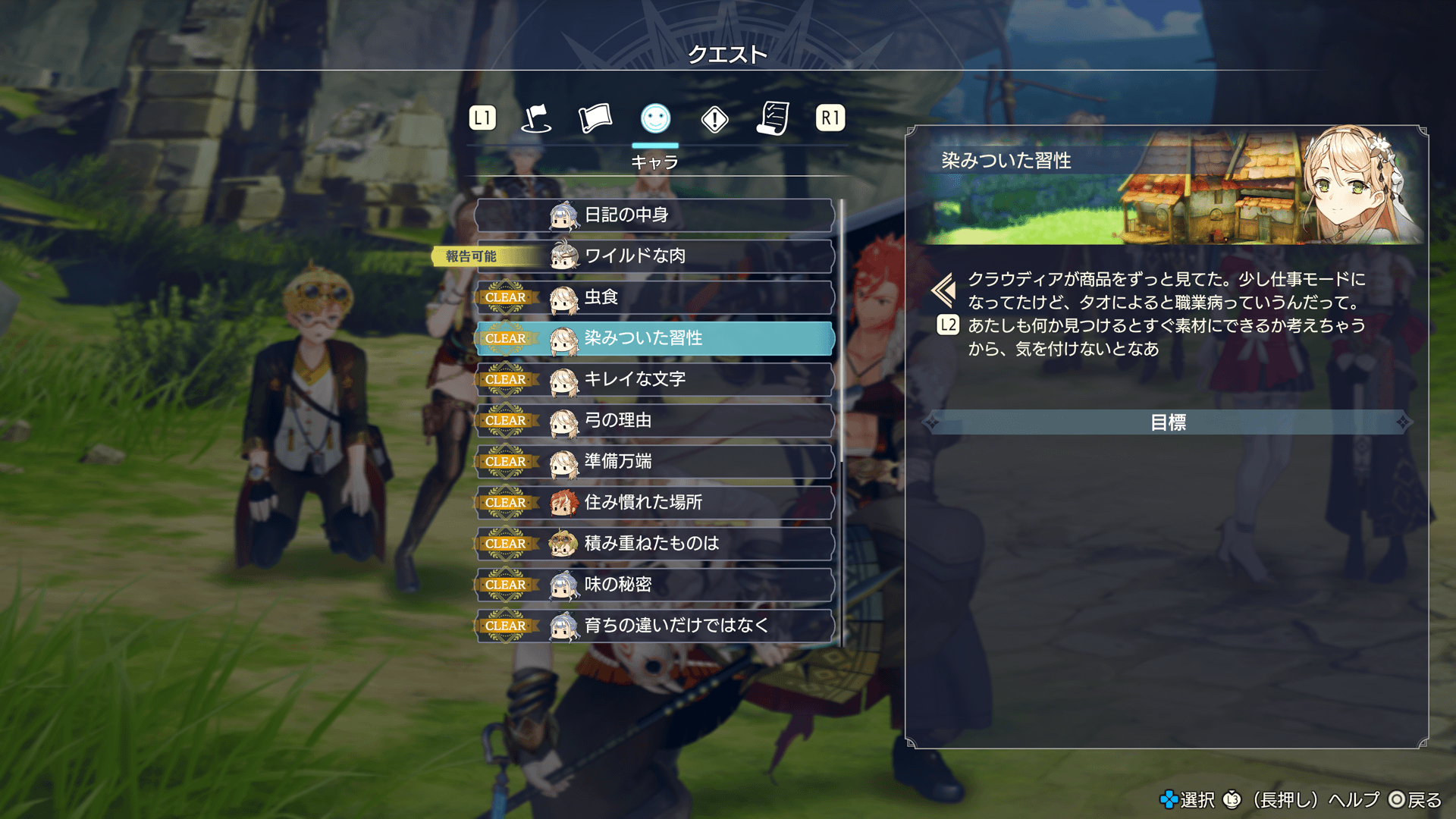Select the highlighted 染みついた習性 quest
Viewport: 1456px width, 819px height.
coord(654,338)
